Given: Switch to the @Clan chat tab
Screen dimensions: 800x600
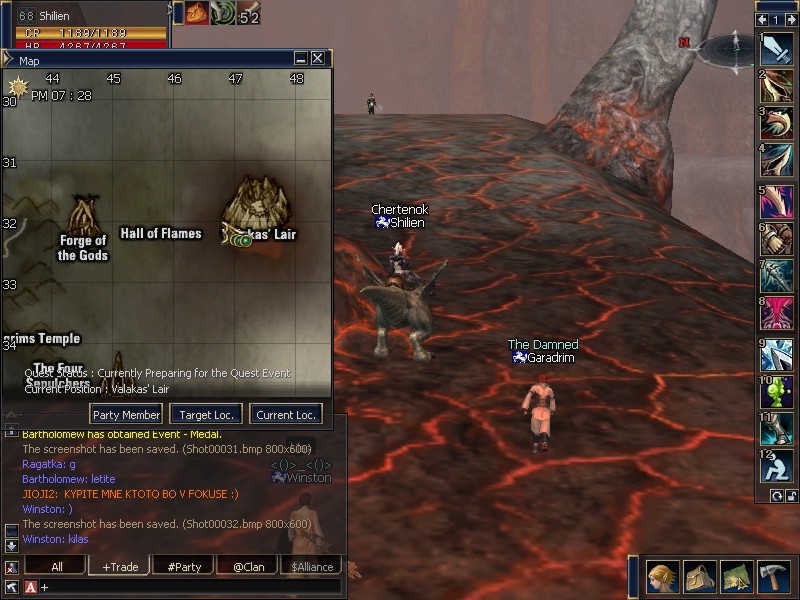Looking at the screenshot, I should pyautogui.click(x=248, y=567).
